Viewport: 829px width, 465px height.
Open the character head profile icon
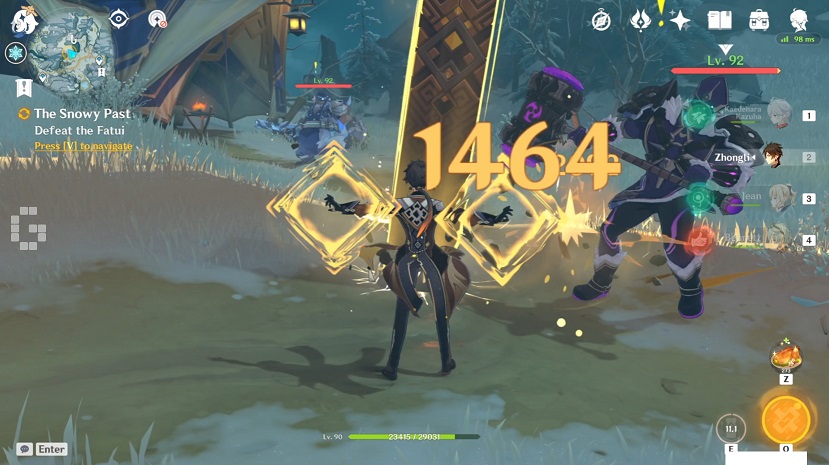pos(799,20)
